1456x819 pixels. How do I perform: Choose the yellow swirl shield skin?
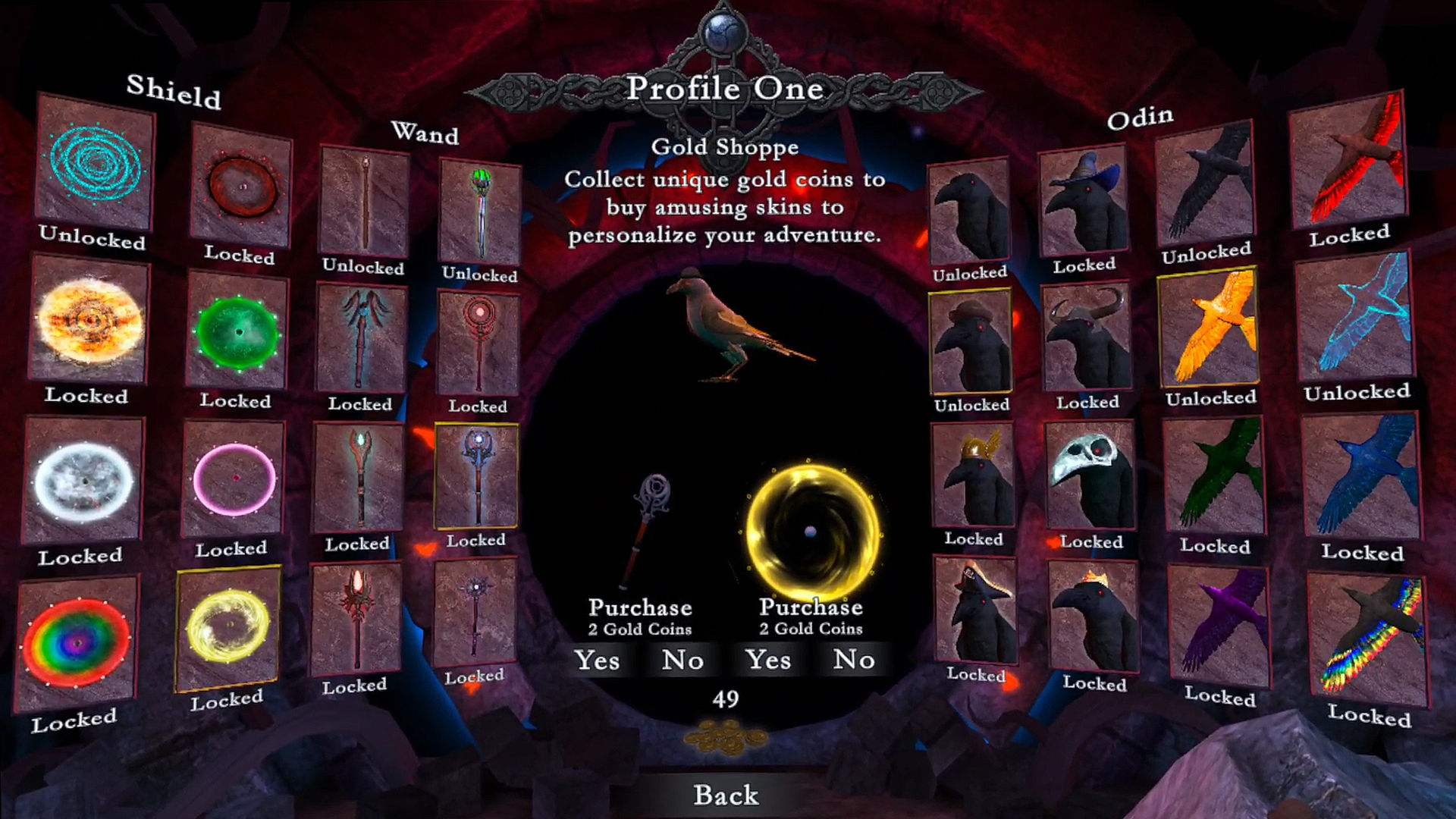227,628
